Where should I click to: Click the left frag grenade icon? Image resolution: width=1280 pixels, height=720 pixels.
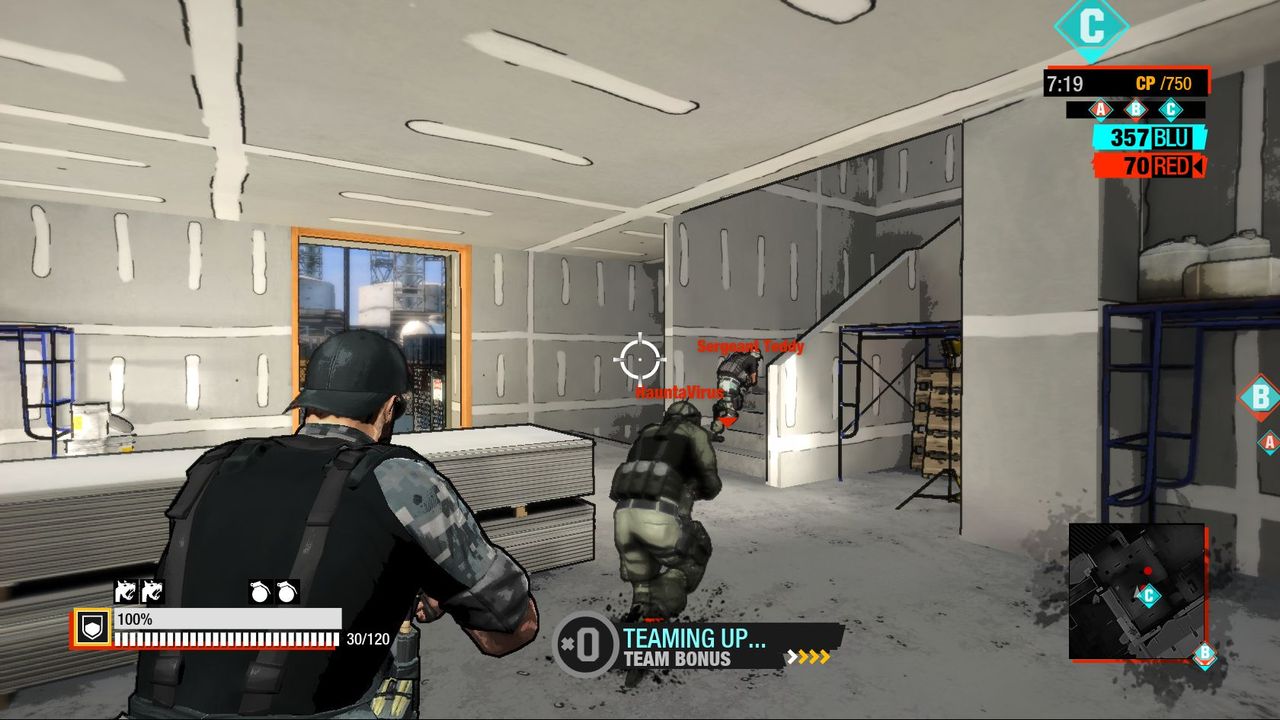[x=259, y=593]
